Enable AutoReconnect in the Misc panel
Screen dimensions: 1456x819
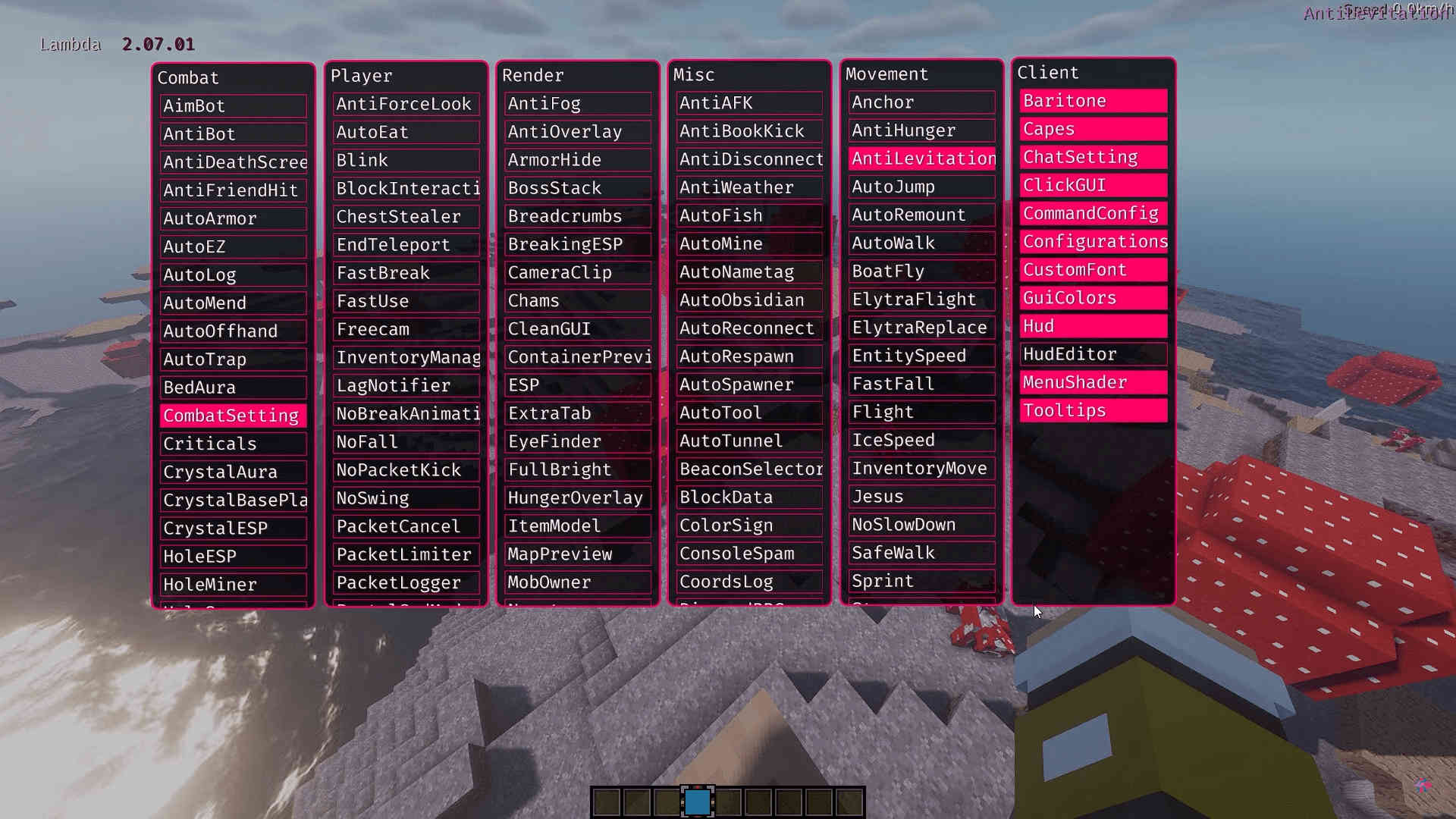point(748,328)
